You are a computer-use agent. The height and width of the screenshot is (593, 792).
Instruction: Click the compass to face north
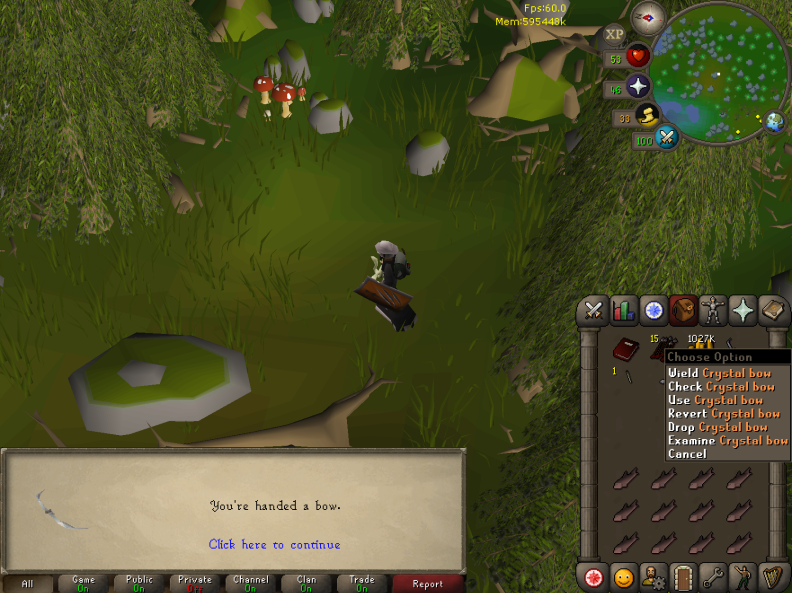click(648, 17)
